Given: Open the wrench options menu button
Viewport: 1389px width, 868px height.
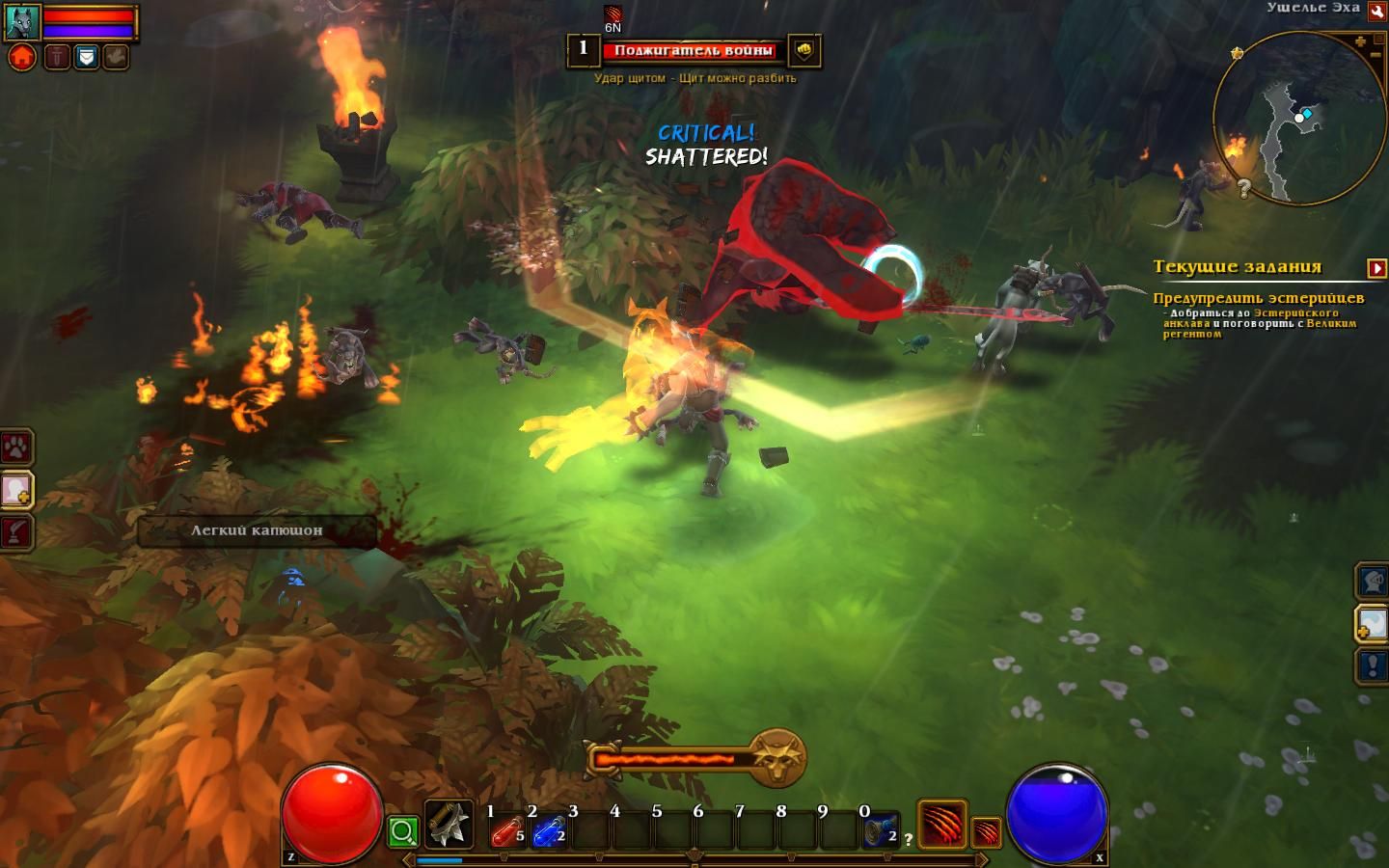Looking at the screenshot, I should (x=1376, y=12).
